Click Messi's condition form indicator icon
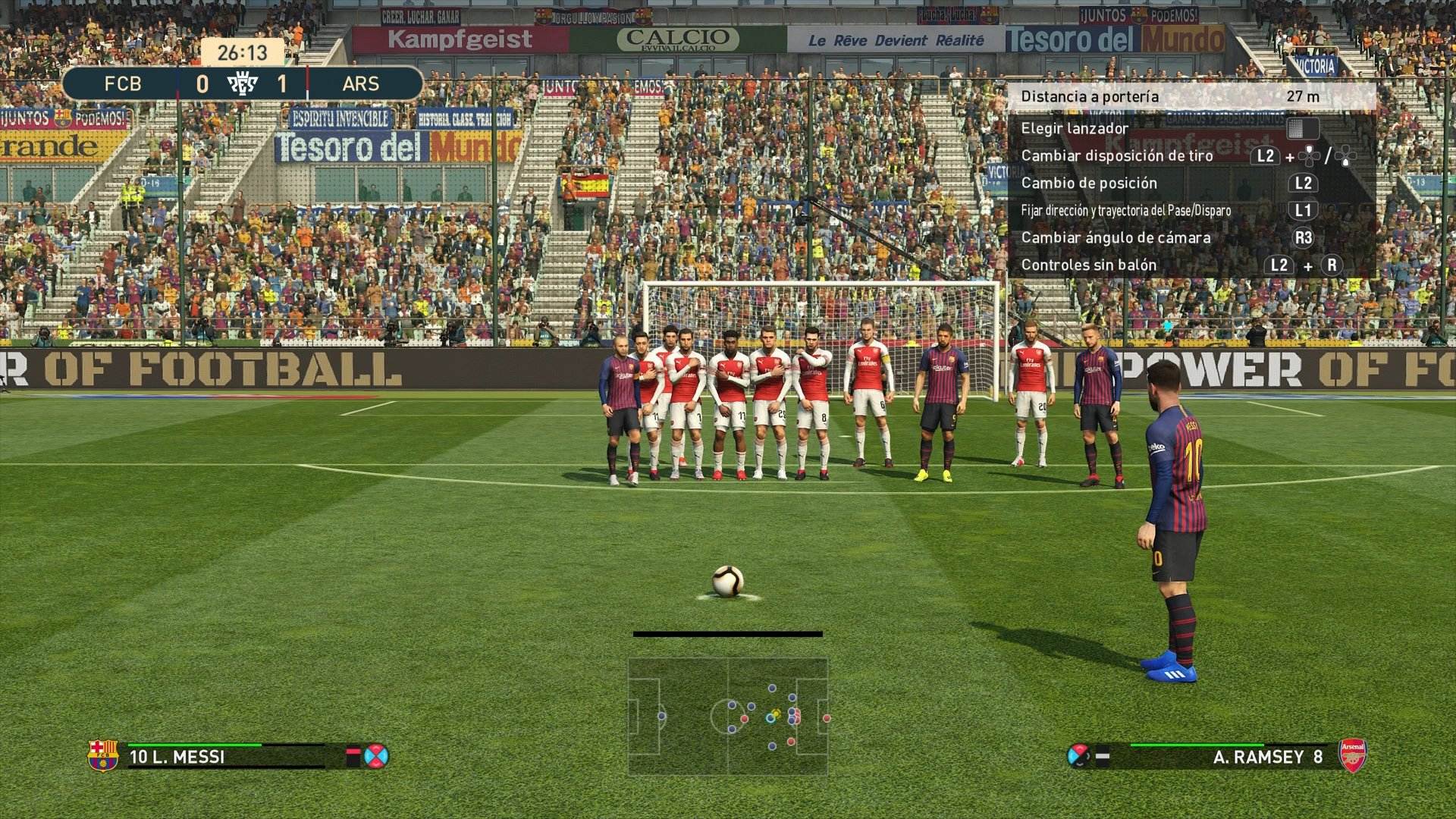The image size is (1456, 819). pyautogui.click(x=375, y=756)
